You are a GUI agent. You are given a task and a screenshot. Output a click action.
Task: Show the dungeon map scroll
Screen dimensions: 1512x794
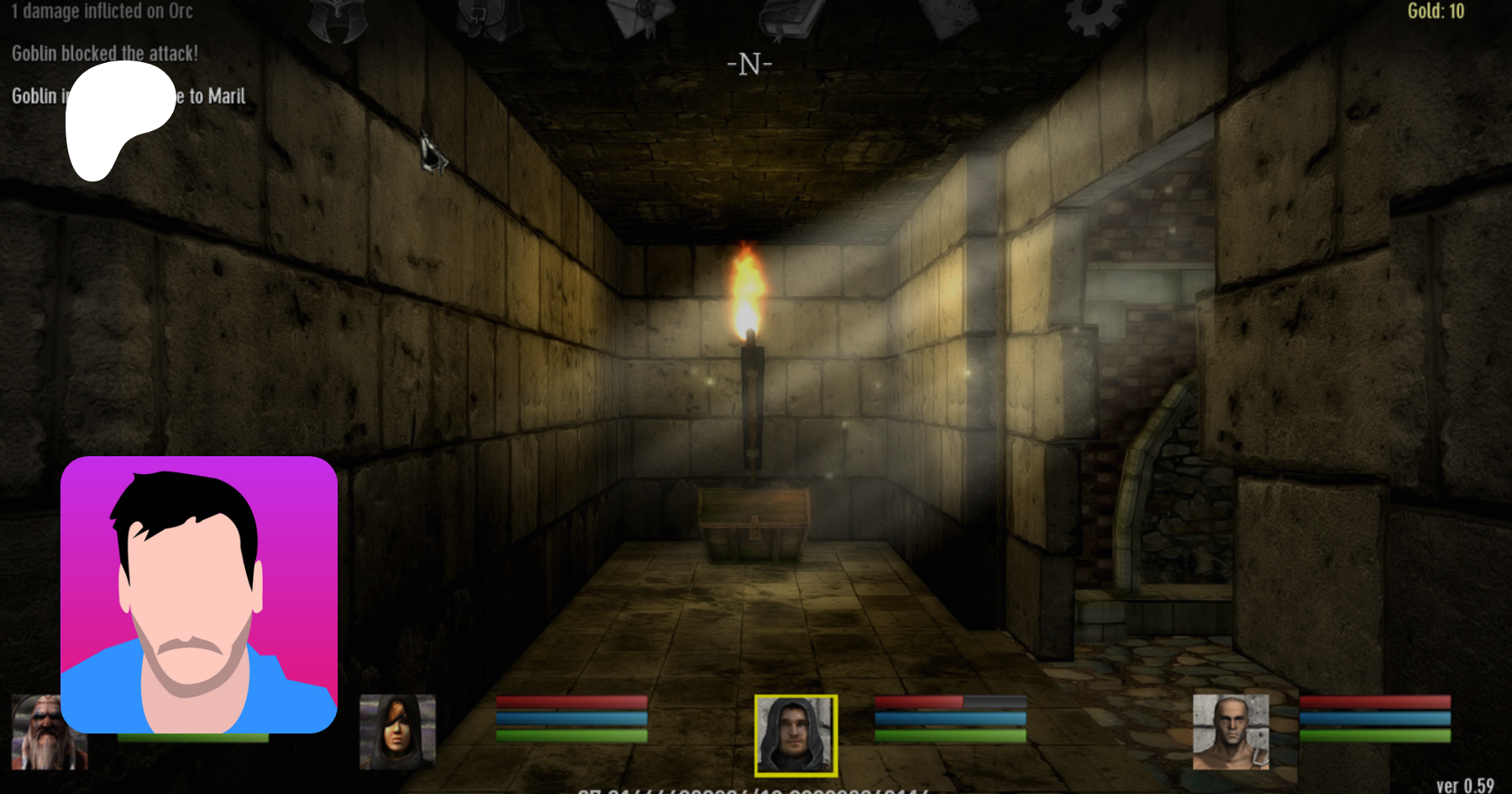pos(948,18)
